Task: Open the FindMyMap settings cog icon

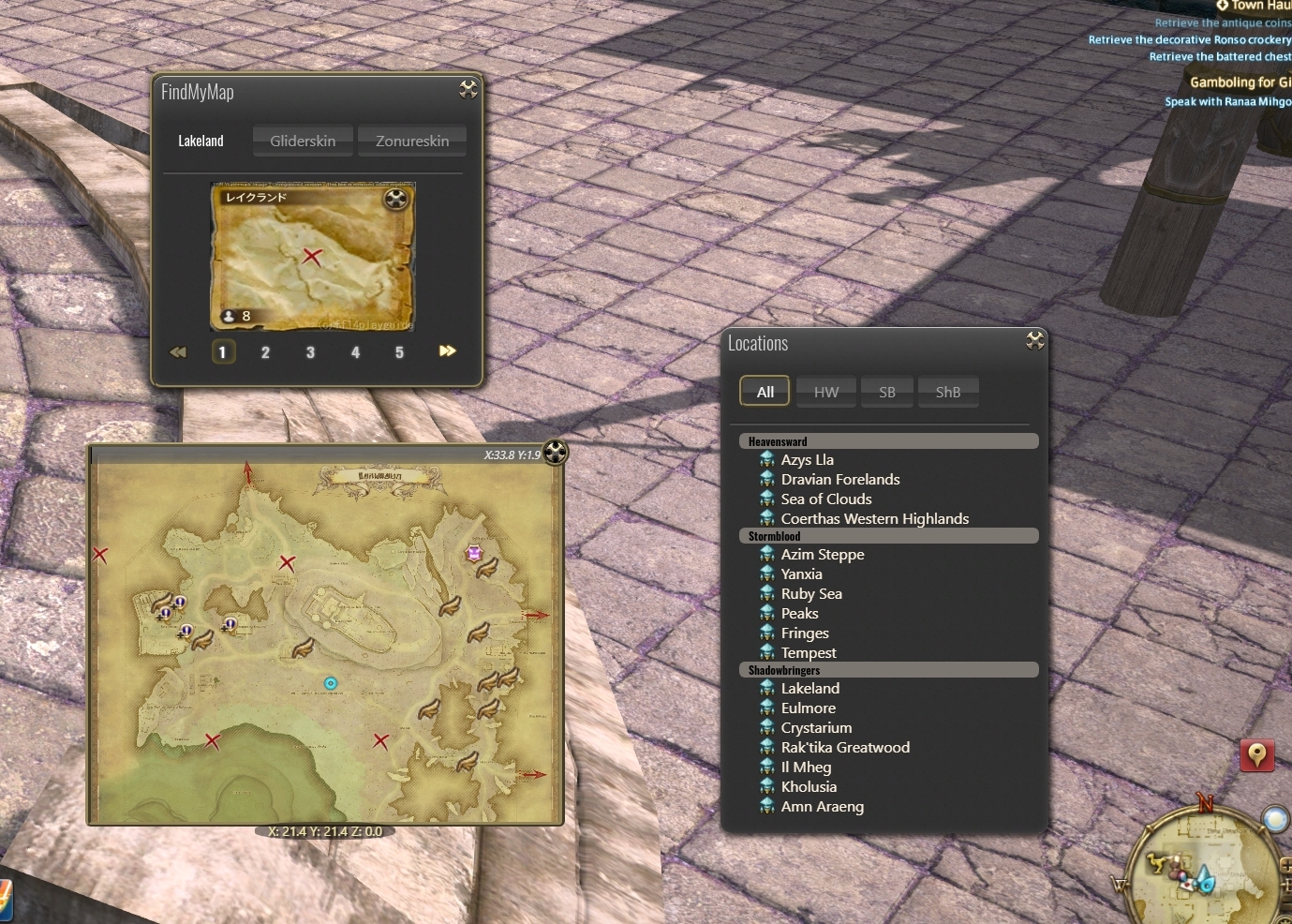Action: point(468,89)
